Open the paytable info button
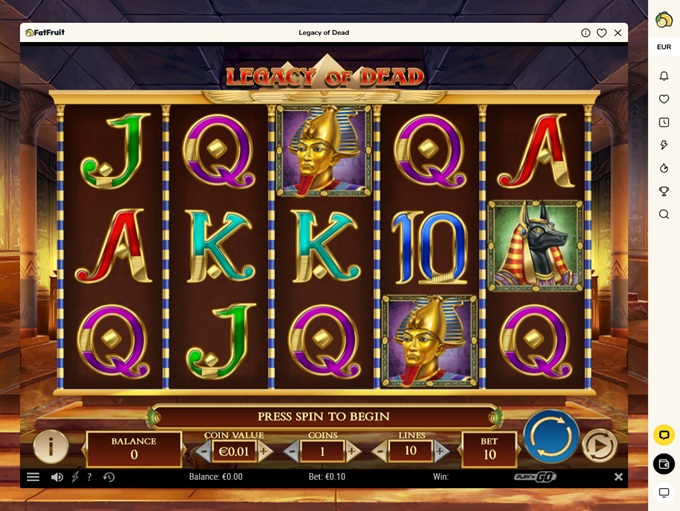Viewport: 680px width, 511px height. coord(51,446)
